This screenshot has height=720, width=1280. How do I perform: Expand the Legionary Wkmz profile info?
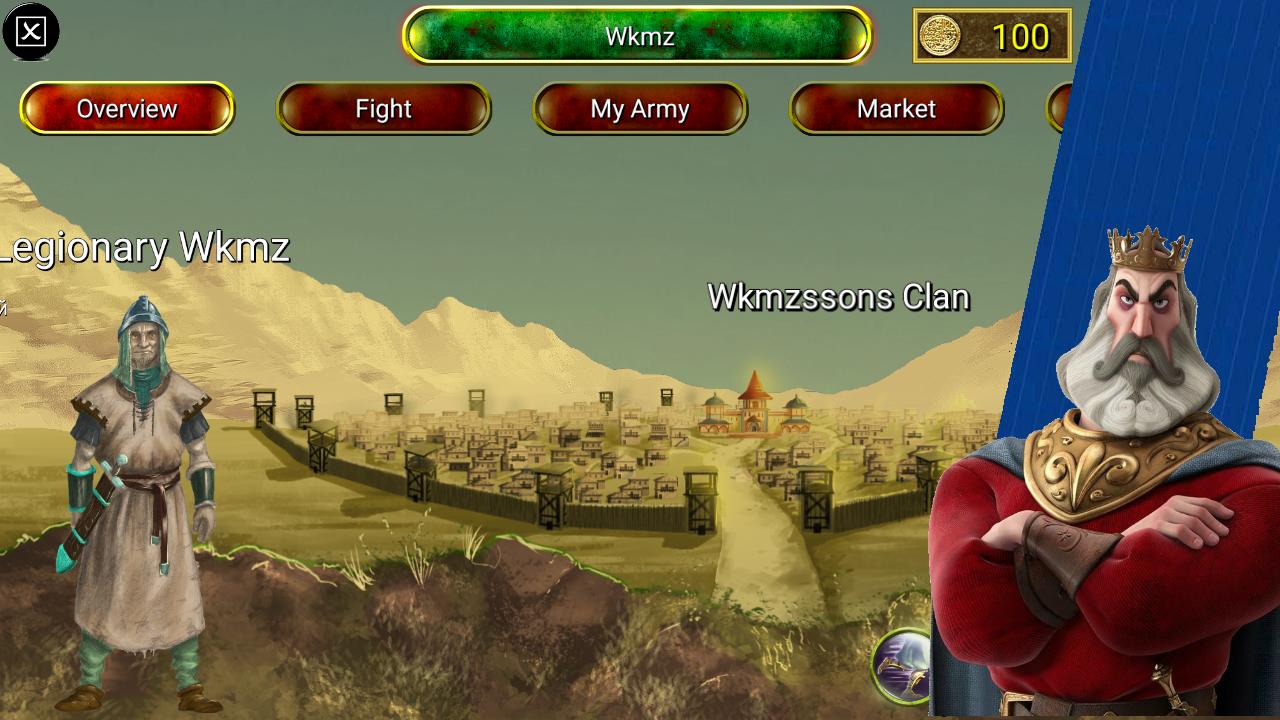(145, 249)
